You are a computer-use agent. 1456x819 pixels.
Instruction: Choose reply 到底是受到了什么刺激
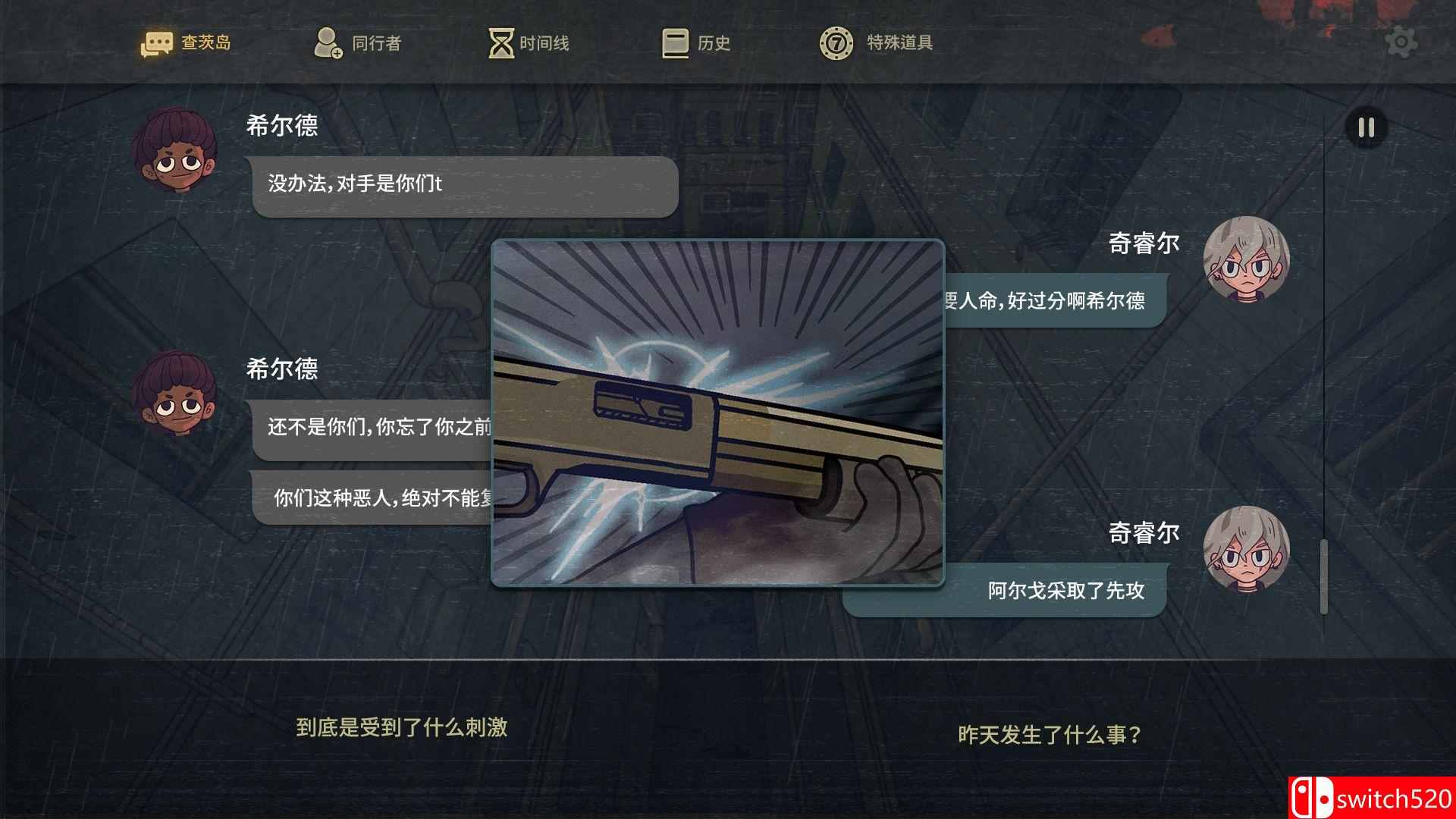click(404, 728)
